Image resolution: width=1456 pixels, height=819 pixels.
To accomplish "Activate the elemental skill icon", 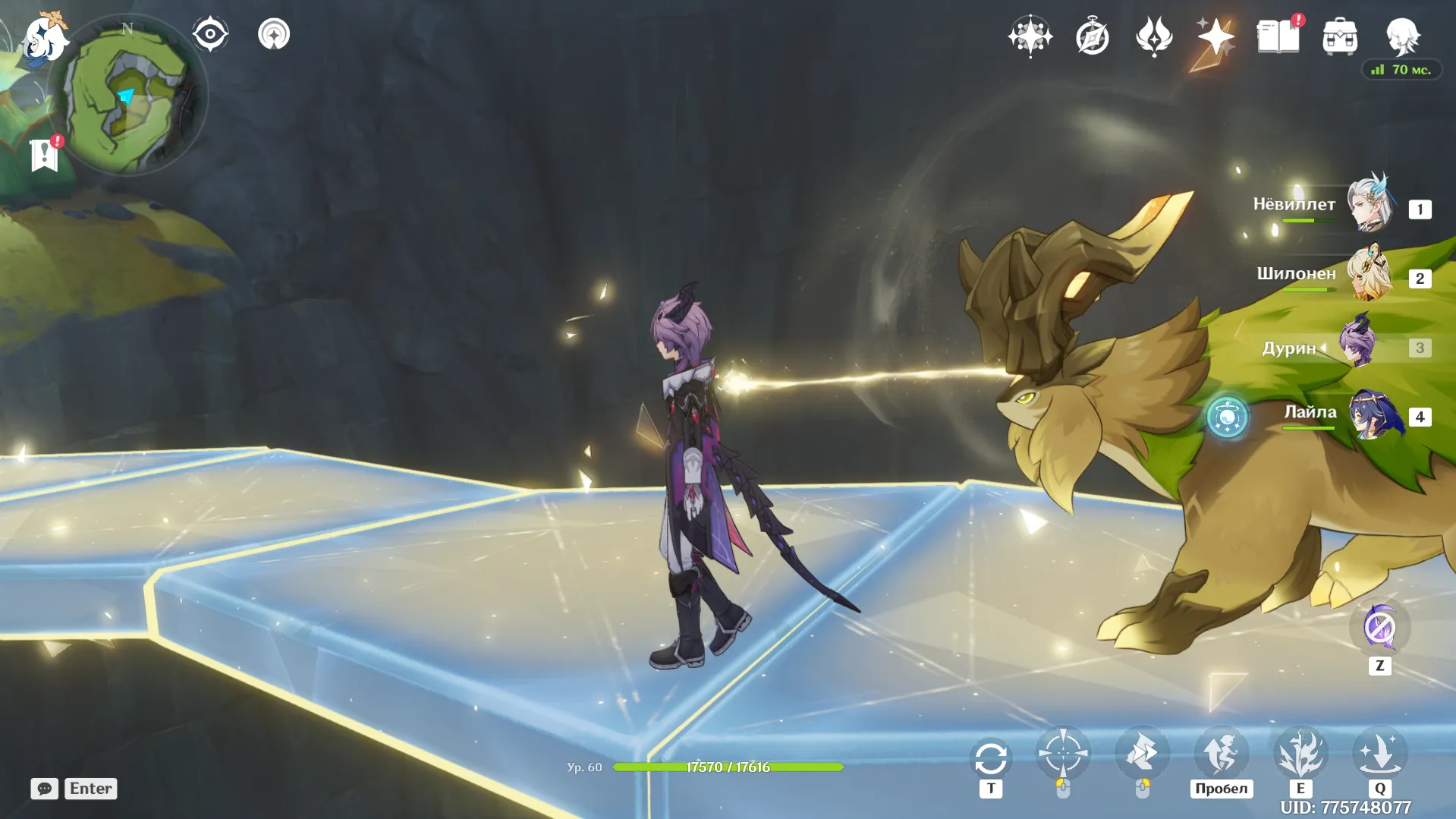I will (x=1300, y=753).
